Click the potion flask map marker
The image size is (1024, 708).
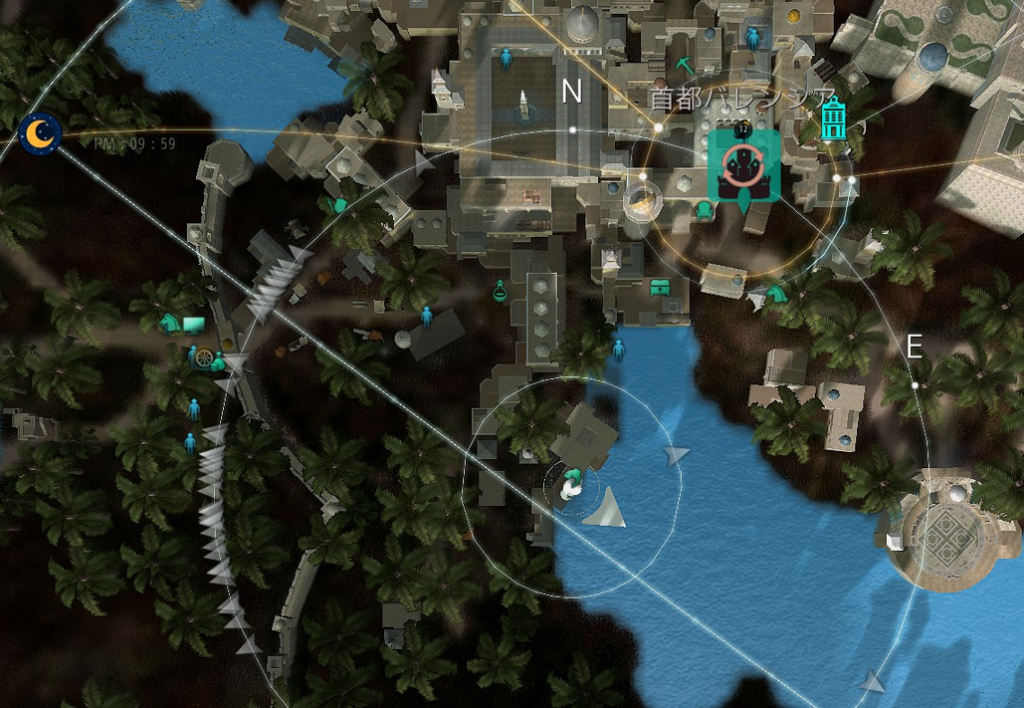(x=500, y=290)
